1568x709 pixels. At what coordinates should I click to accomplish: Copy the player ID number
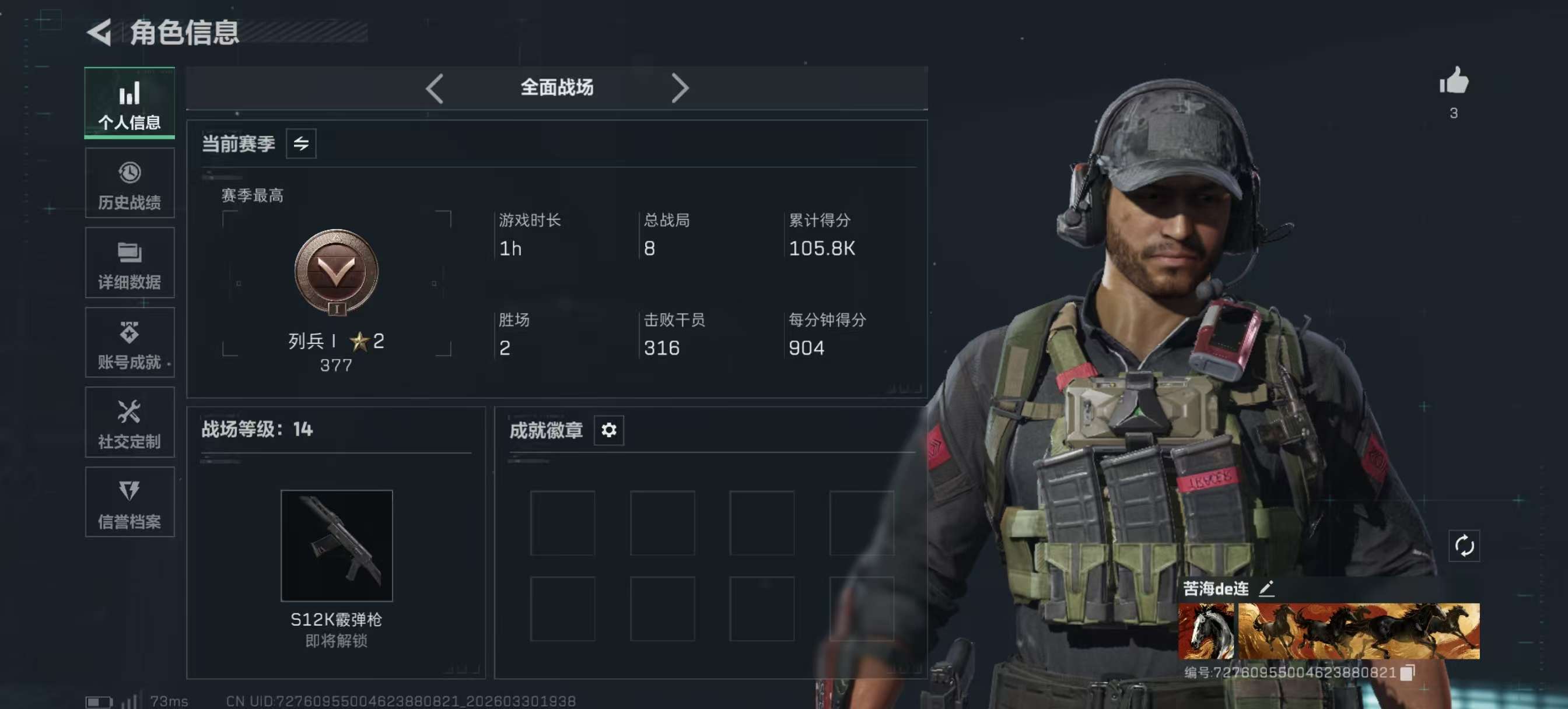coord(1408,672)
